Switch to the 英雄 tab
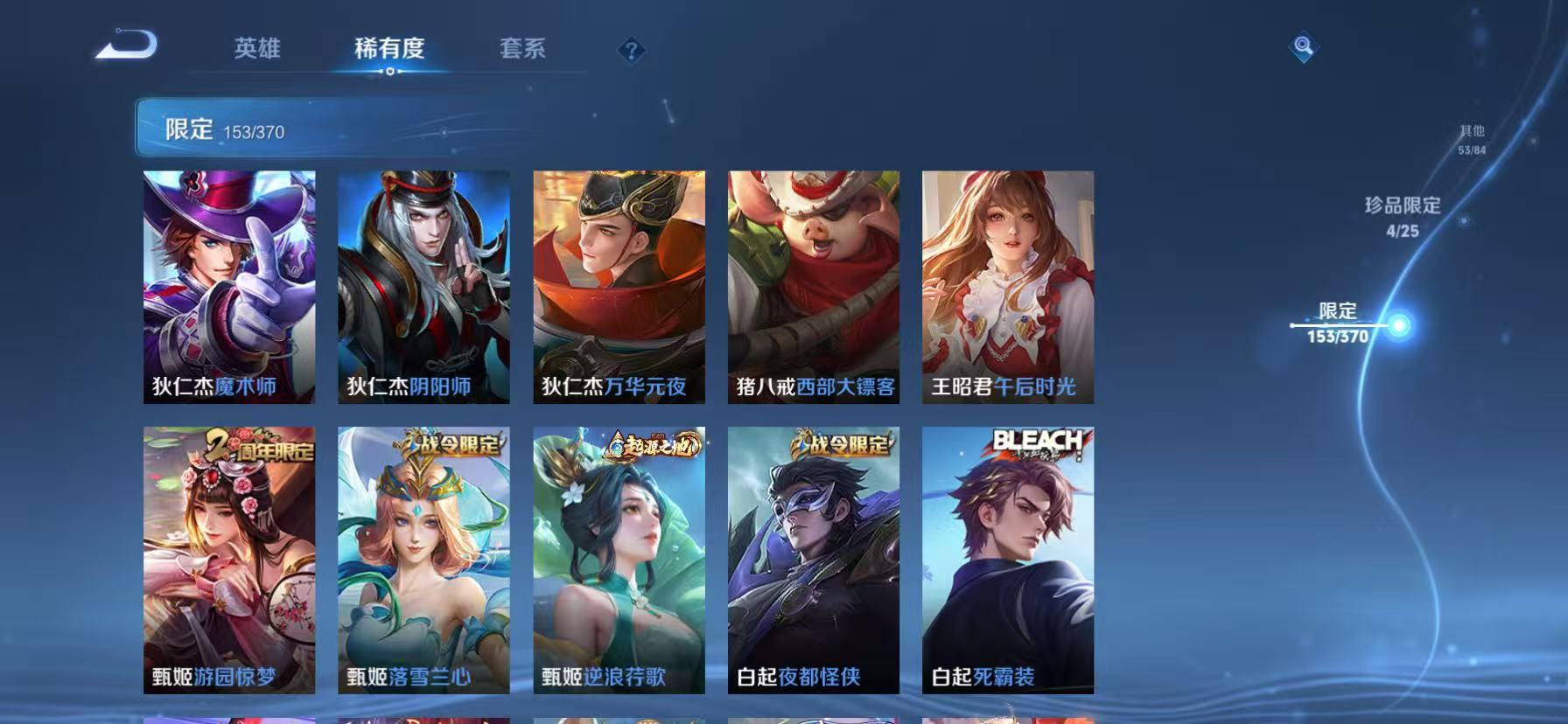This screenshot has height=724, width=1568. (255, 50)
